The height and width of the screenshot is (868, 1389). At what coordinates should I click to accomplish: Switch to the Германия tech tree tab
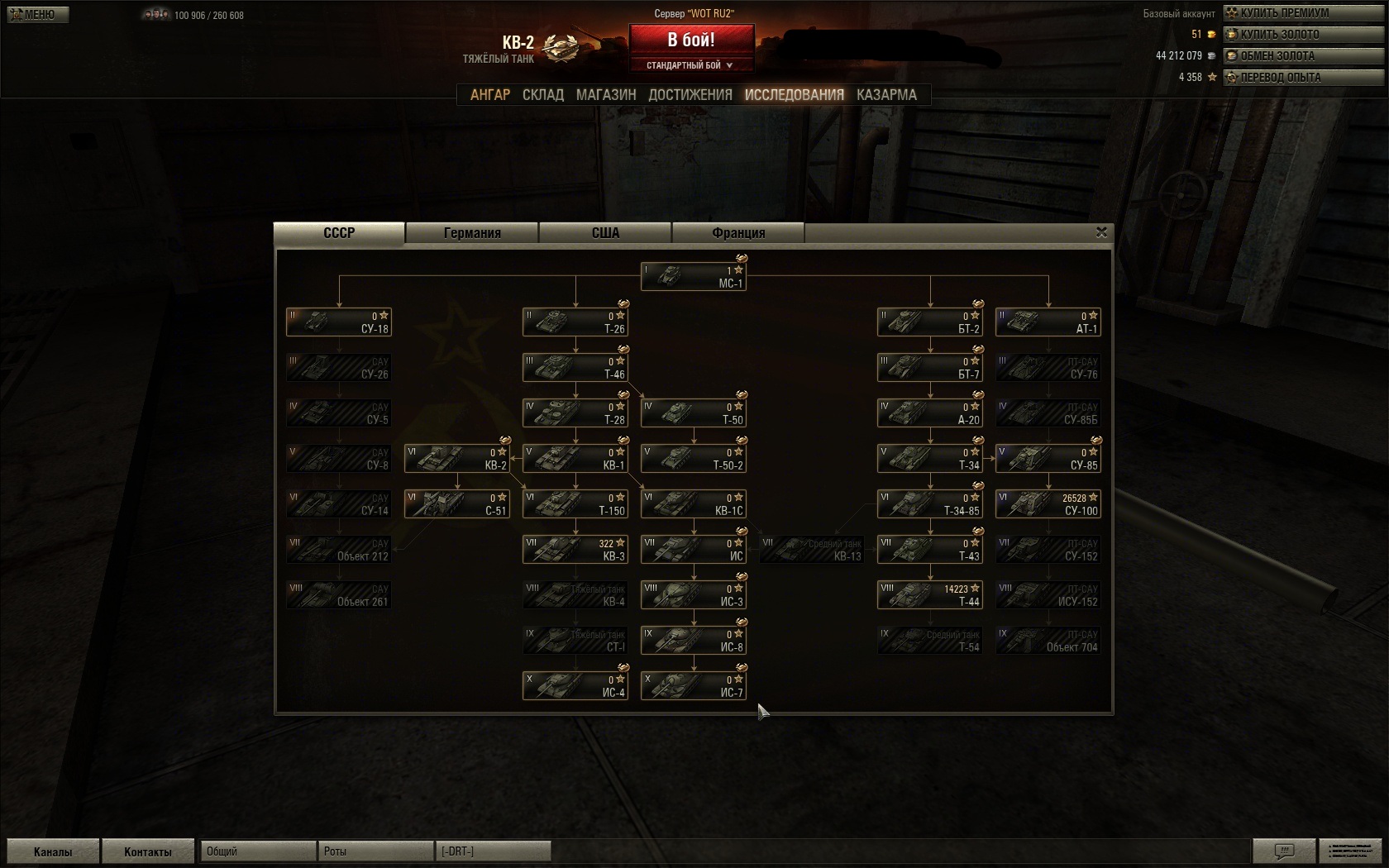tap(472, 233)
